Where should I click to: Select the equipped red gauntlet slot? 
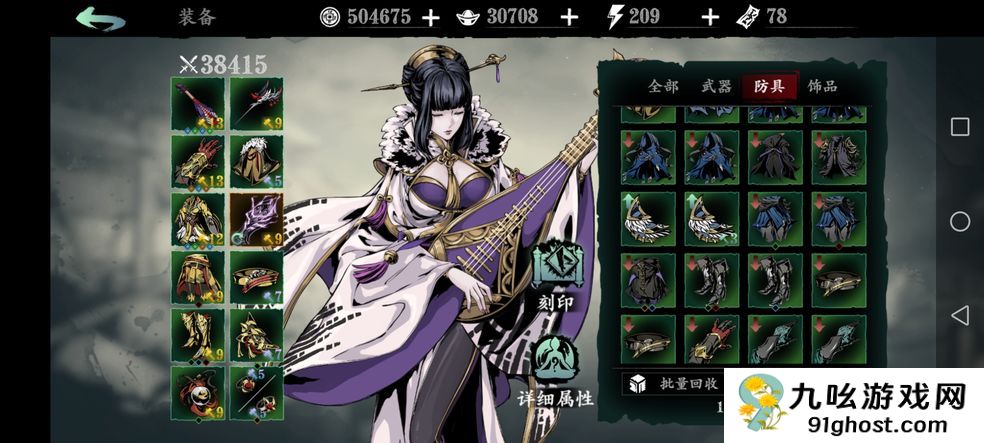click(x=198, y=160)
